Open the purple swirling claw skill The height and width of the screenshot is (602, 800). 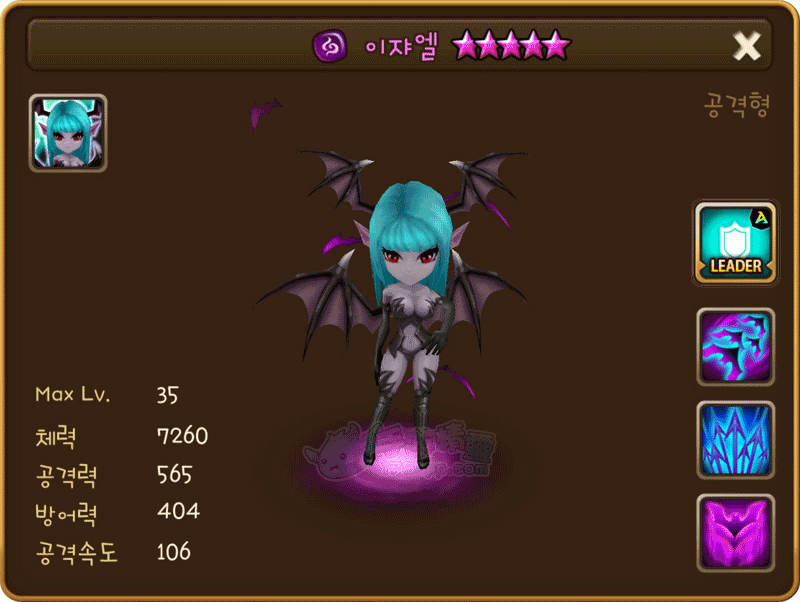pos(735,346)
